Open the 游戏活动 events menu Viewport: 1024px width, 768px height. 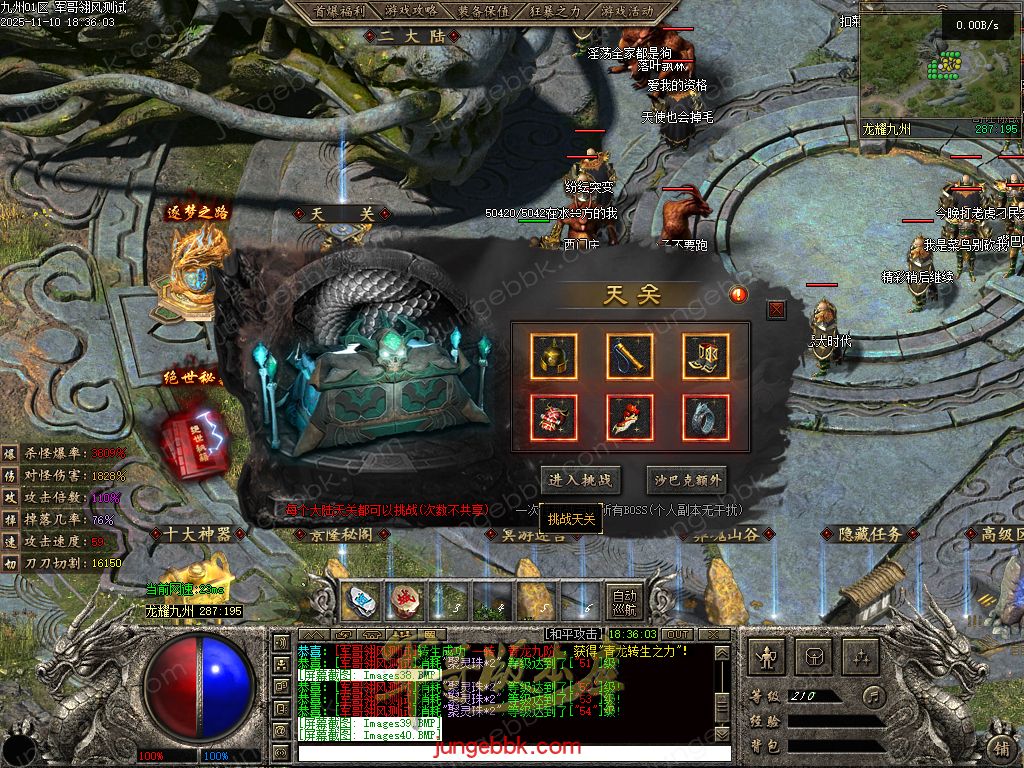[x=628, y=11]
